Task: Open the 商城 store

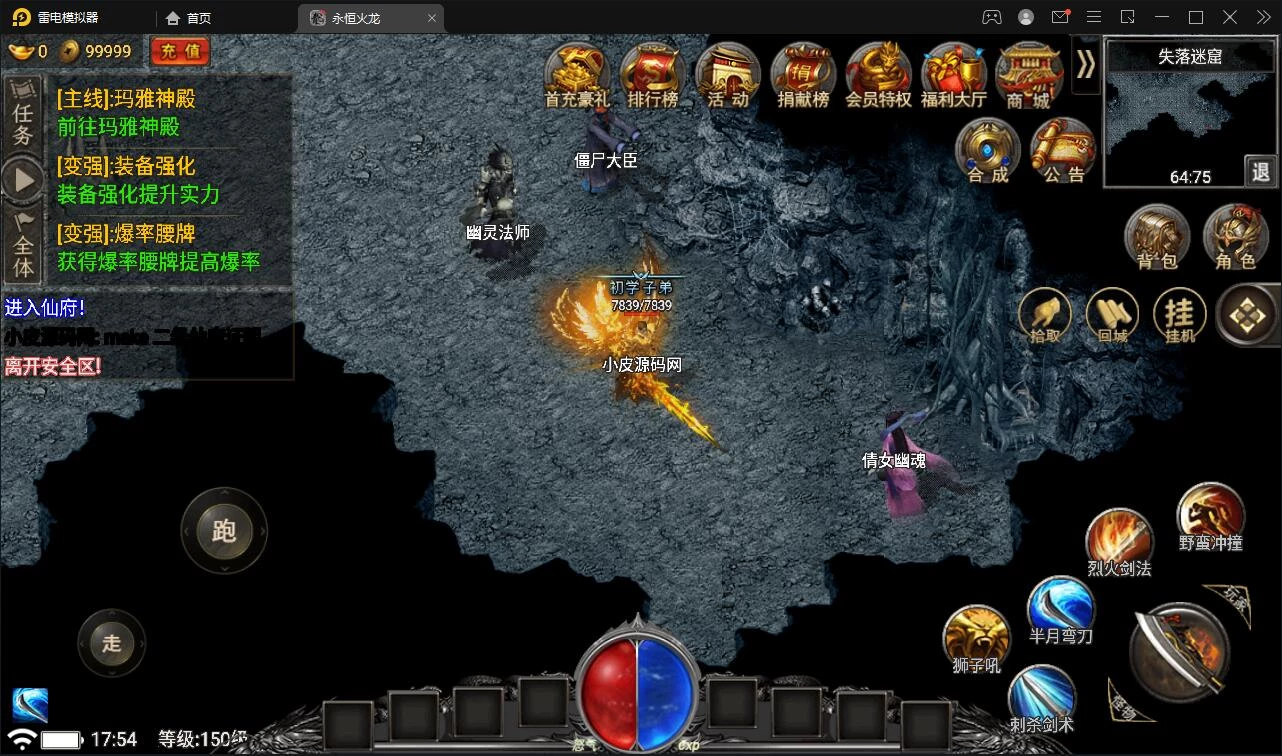Action: (x=1028, y=74)
